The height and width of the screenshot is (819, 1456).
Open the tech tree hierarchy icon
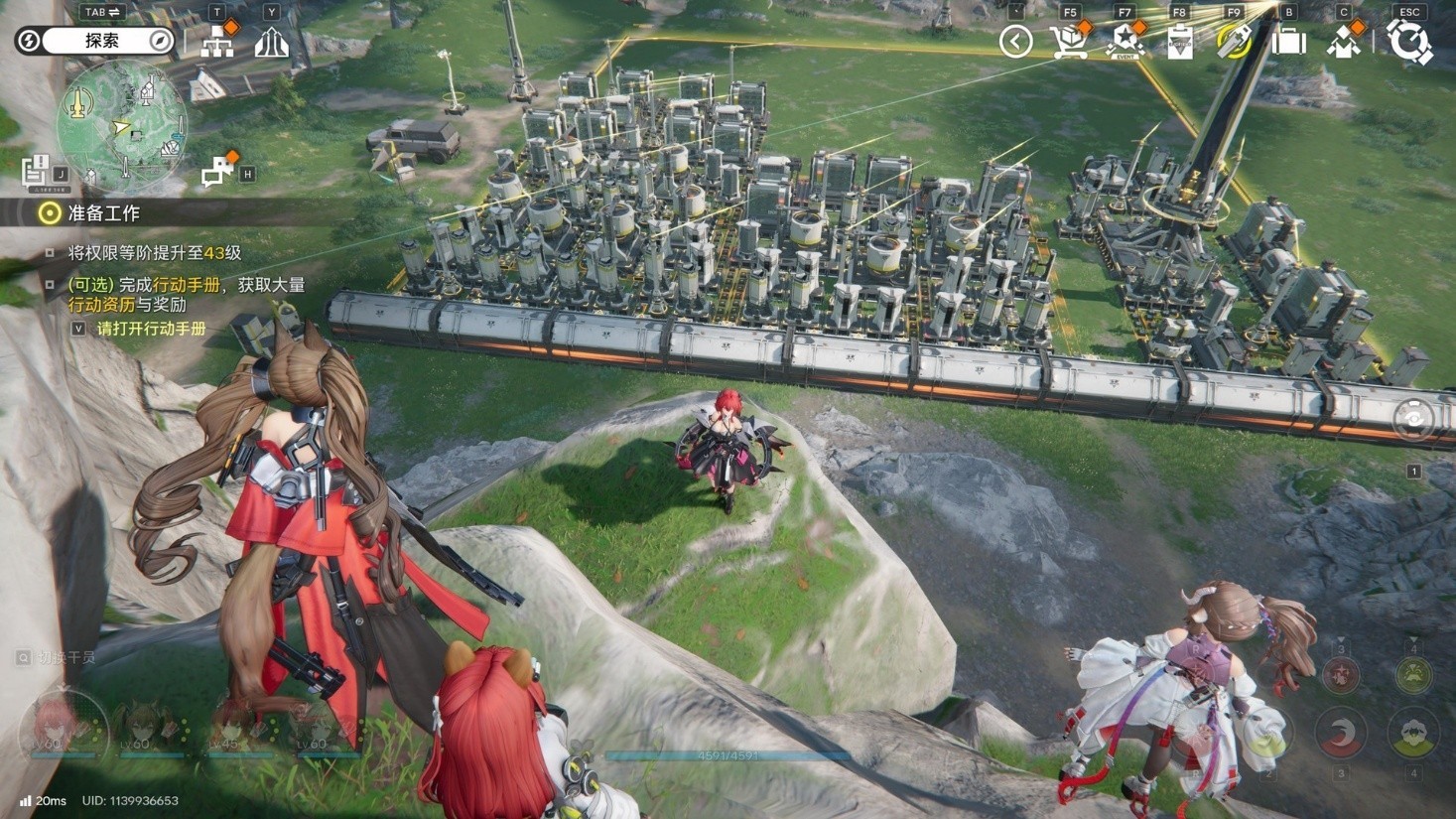[x=217, y=43]
